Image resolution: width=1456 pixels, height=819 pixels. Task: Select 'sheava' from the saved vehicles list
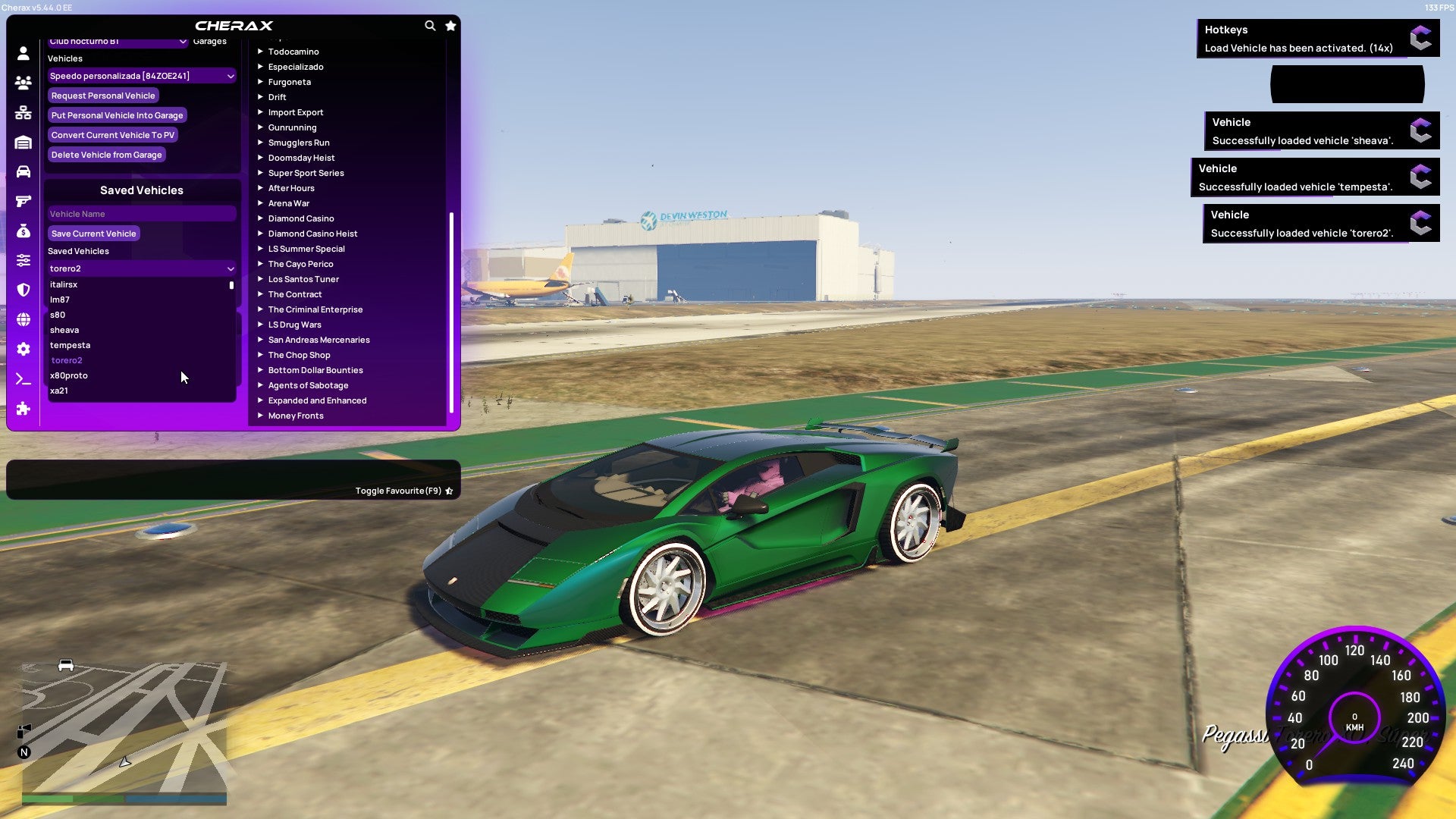pyautogui.click(x=65, y=330)
